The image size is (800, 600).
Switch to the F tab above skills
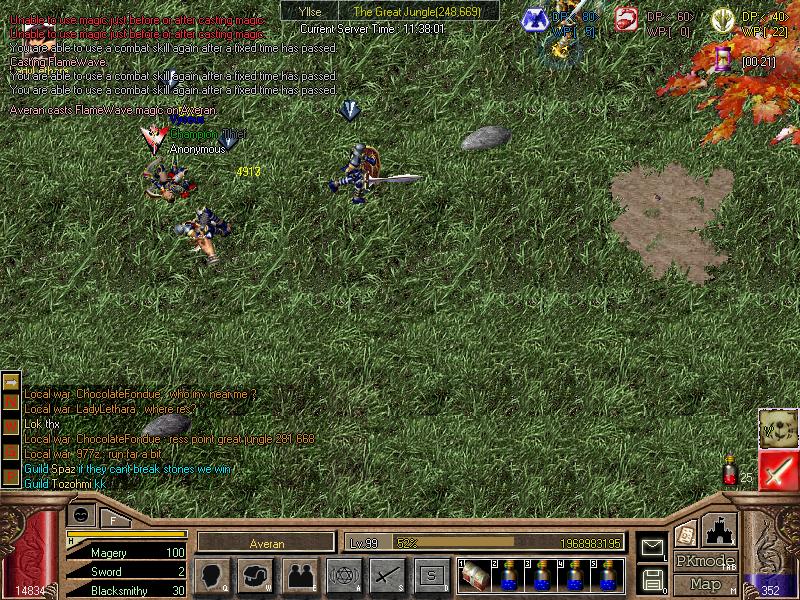pos(114,519)
